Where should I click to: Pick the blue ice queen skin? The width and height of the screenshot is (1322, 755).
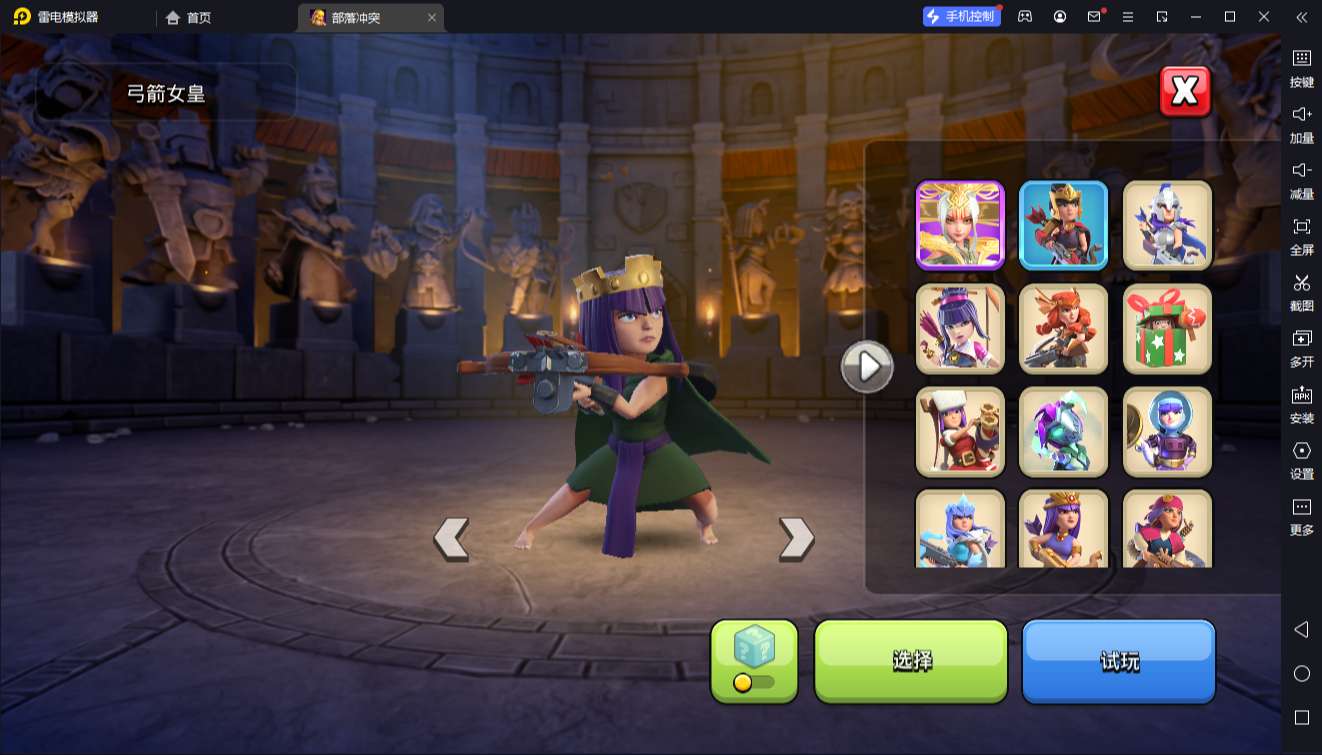pyautogui.click(x=960, y=528)
